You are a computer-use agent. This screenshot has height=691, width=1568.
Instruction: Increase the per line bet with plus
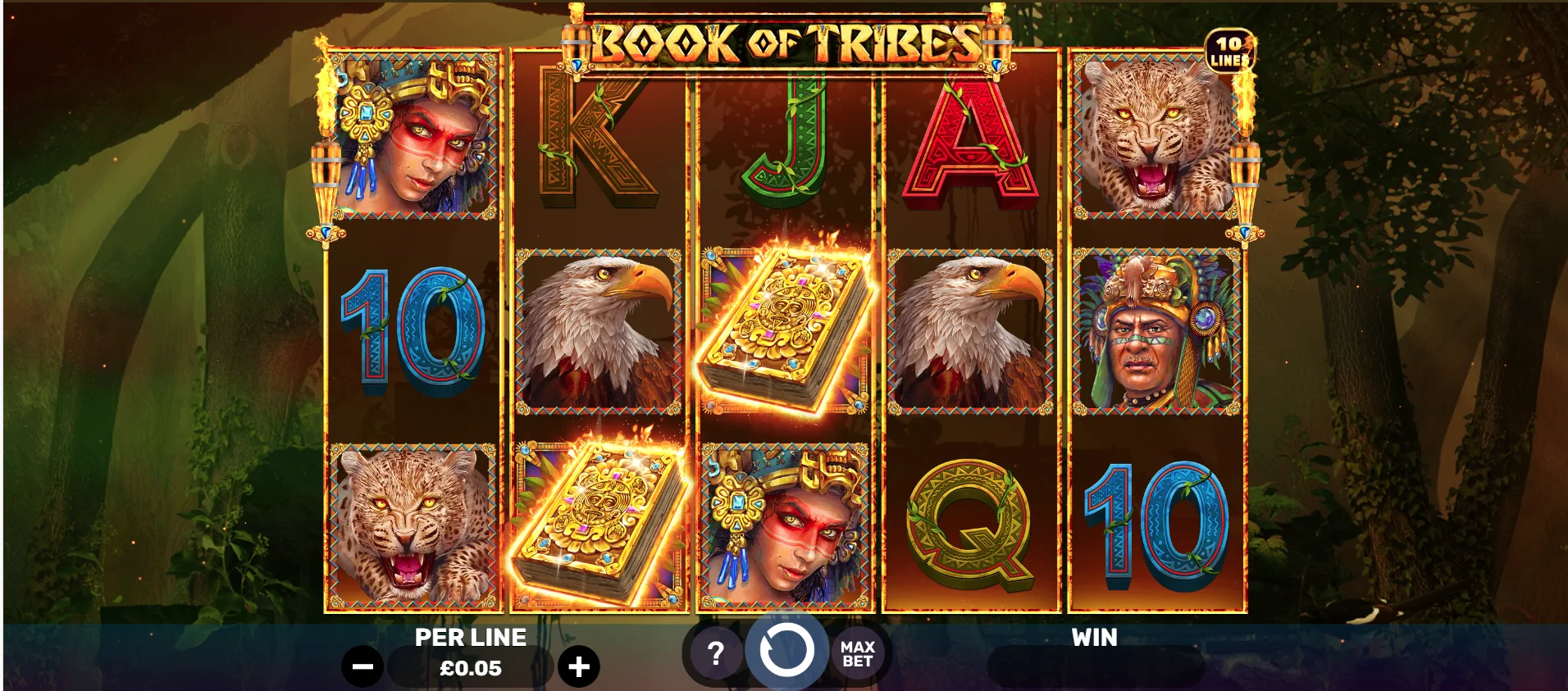pos(579,667)
